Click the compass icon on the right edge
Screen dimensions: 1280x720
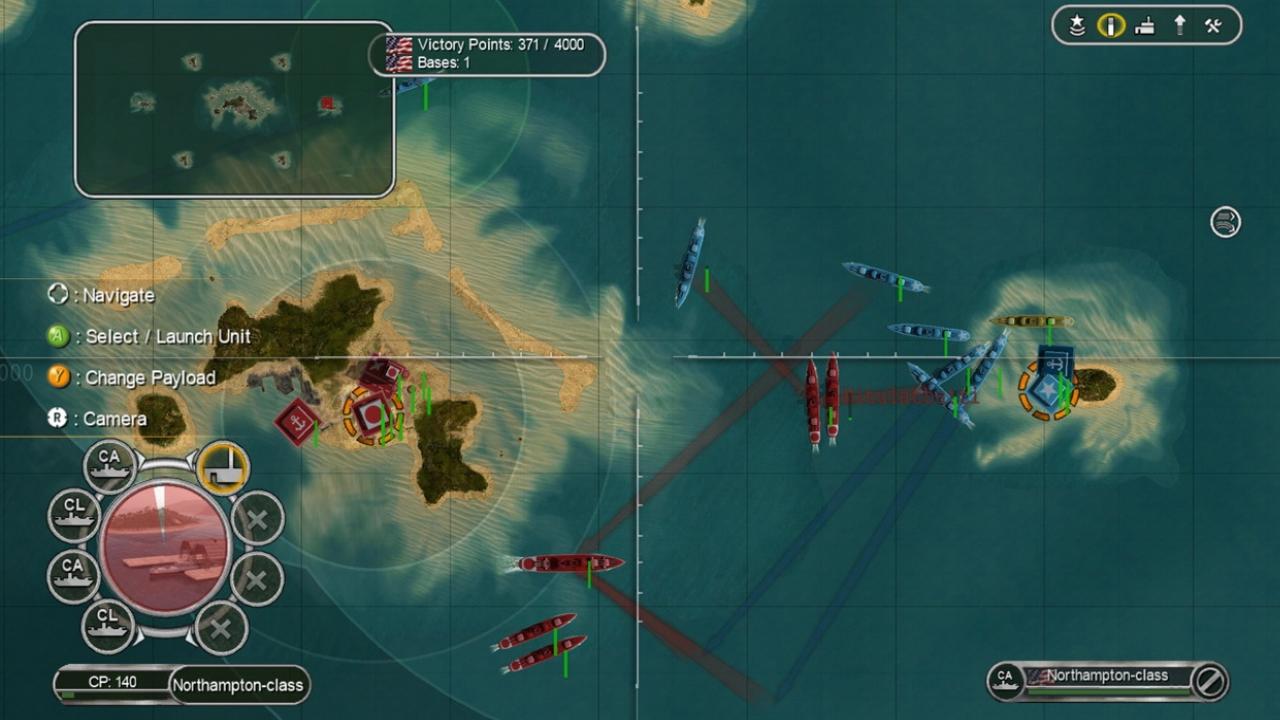1224,223
